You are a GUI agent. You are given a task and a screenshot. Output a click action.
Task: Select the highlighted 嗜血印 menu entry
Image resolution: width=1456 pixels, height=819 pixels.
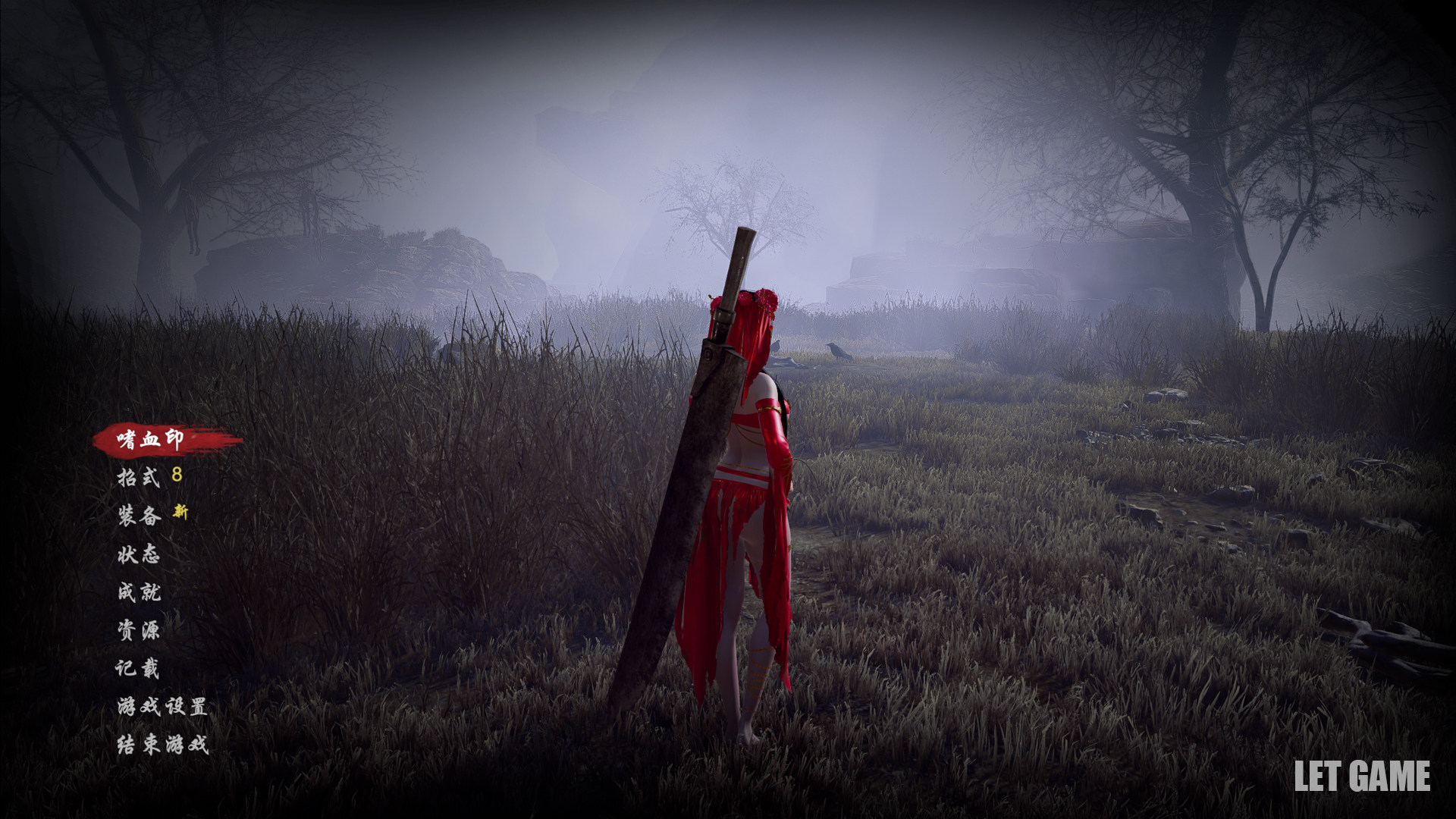(x=151, y=439)
